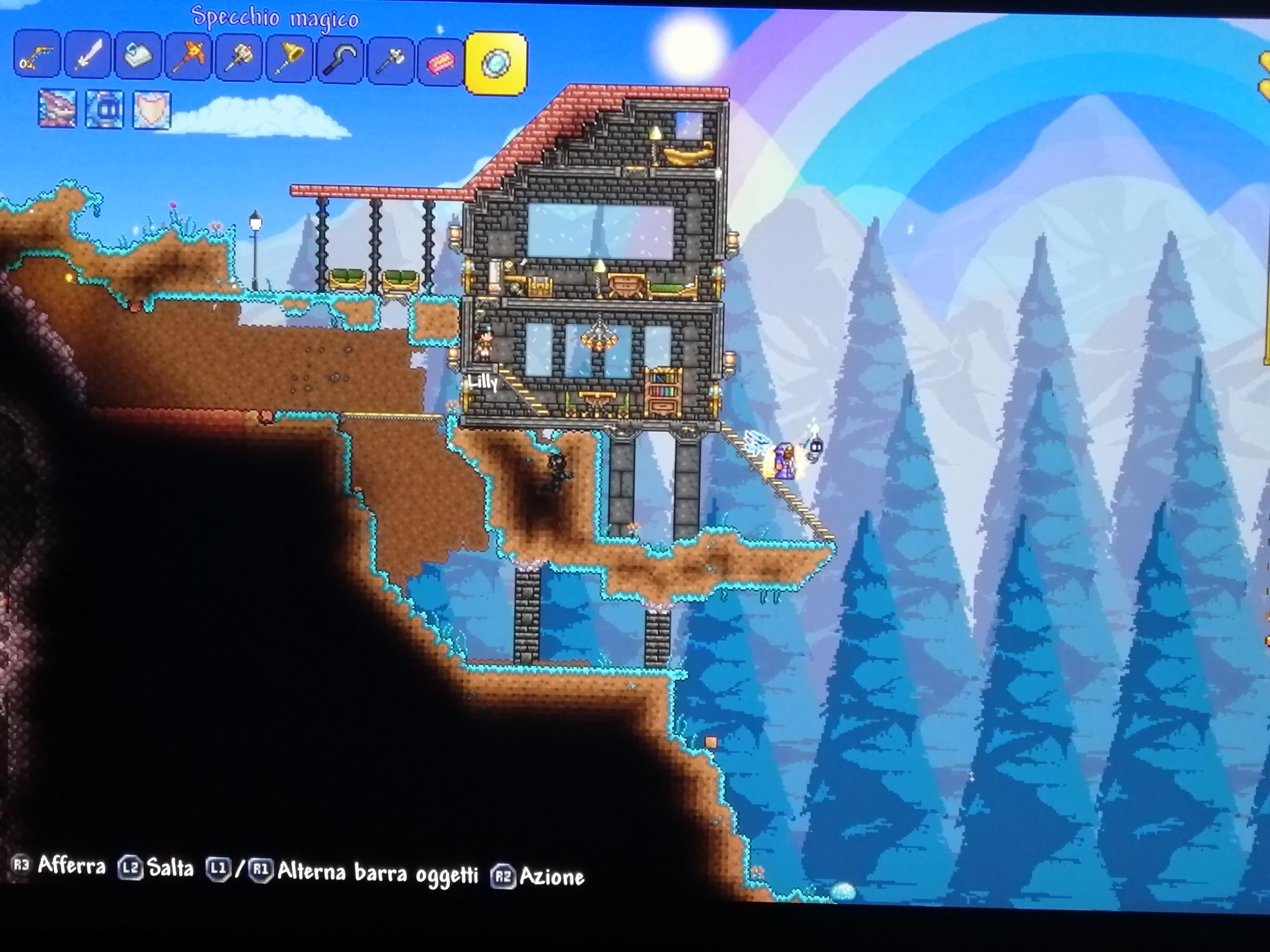This screenshot has width=1270, height=952.
Task: Select the fishing pole in slot one
Action: [x=37, y=57]
